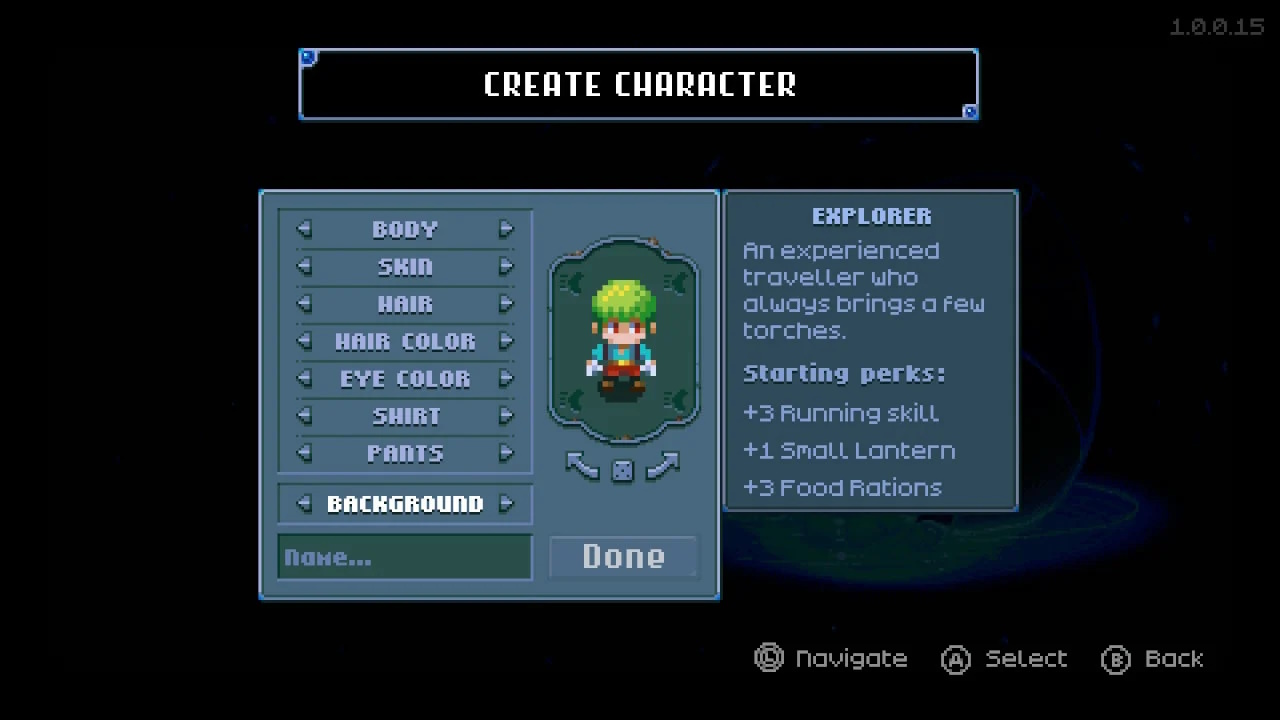Click the right arrow next to Body
The image size is (1280, 720).
pyautogui.click(x=506, y=229)
